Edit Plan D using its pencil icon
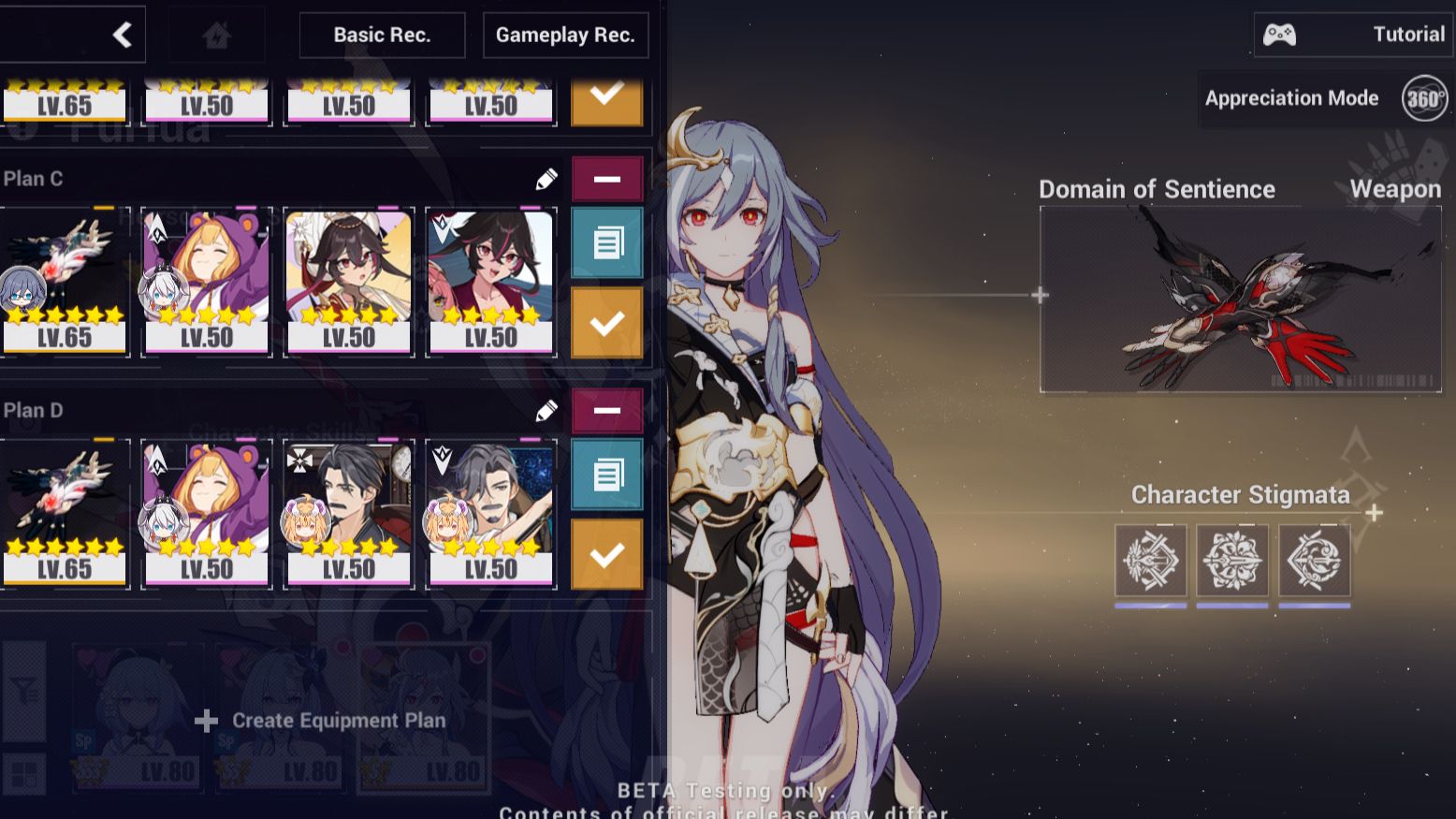Viewport: 1456px width, 819px height. (545, 409)
